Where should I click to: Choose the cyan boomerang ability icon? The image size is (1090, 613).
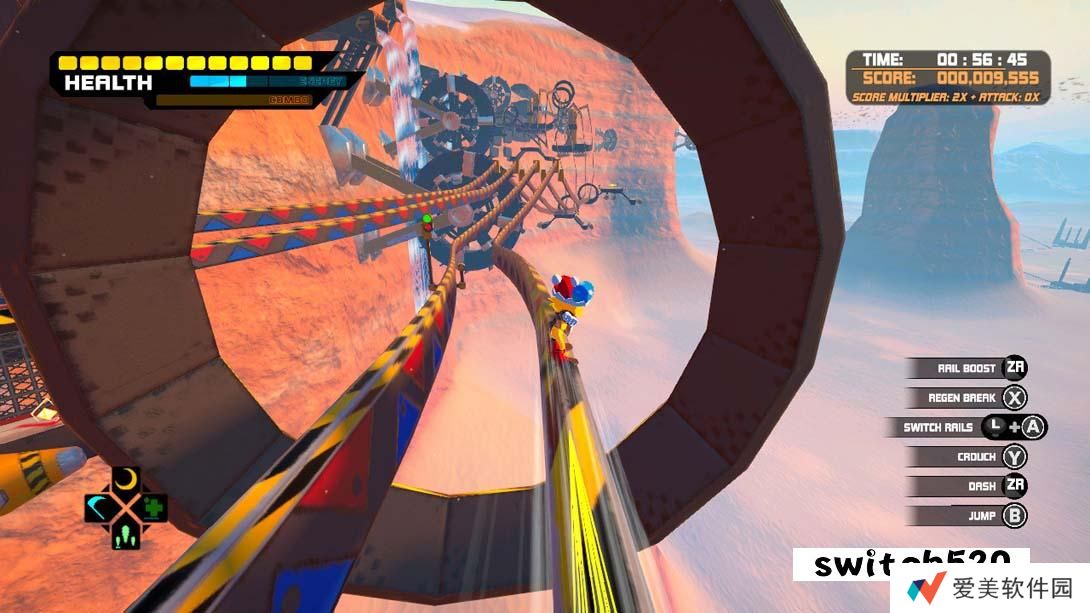[100, 508]
